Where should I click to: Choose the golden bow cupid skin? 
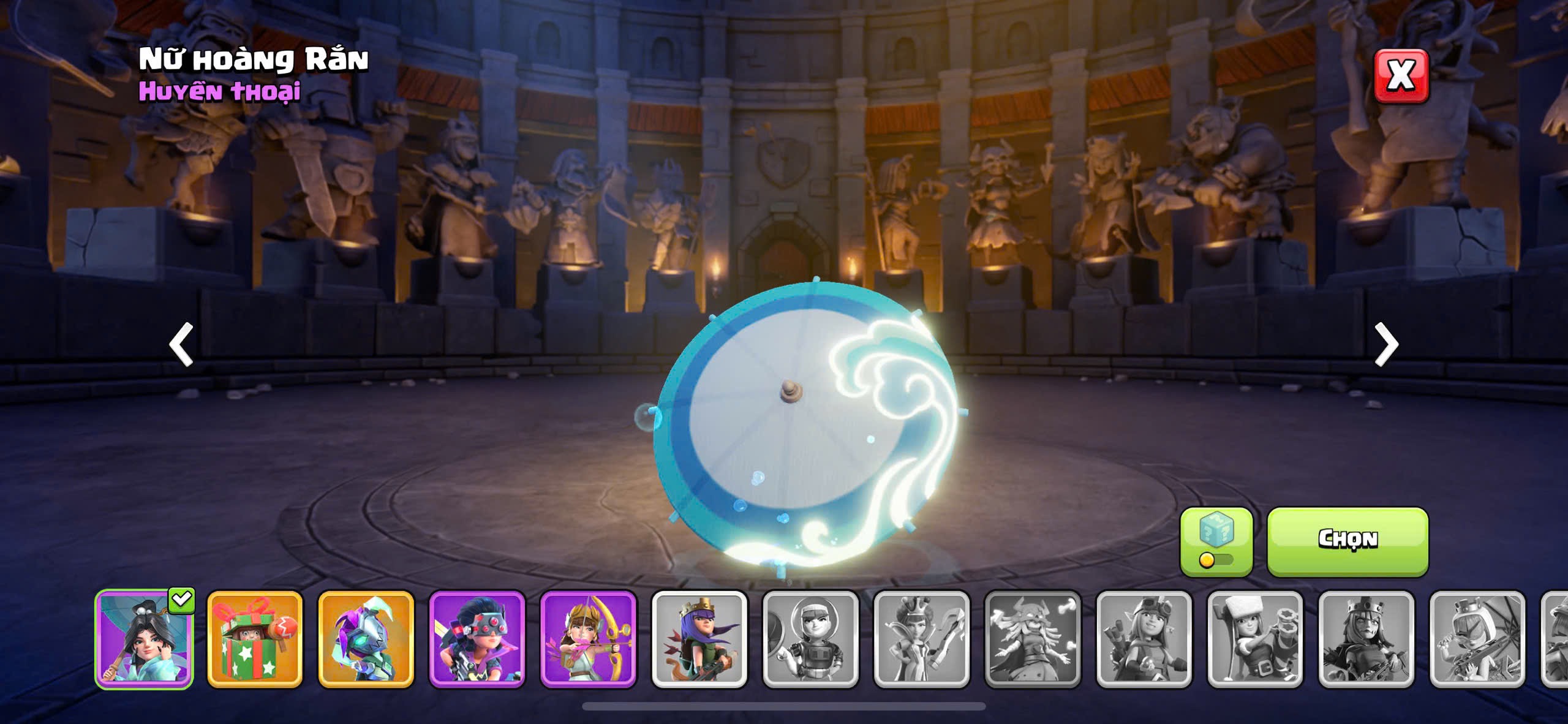[x=588, y=639]
